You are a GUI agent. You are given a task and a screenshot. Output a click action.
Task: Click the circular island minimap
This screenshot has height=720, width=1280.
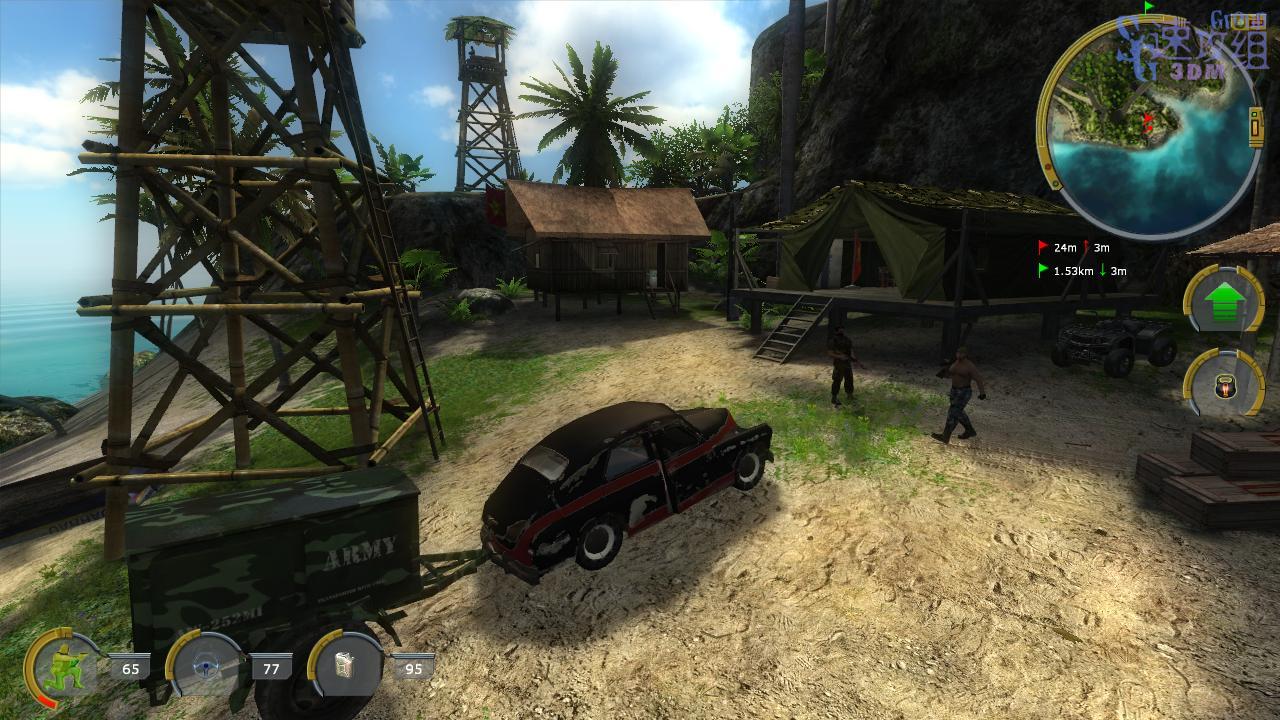1148,126
